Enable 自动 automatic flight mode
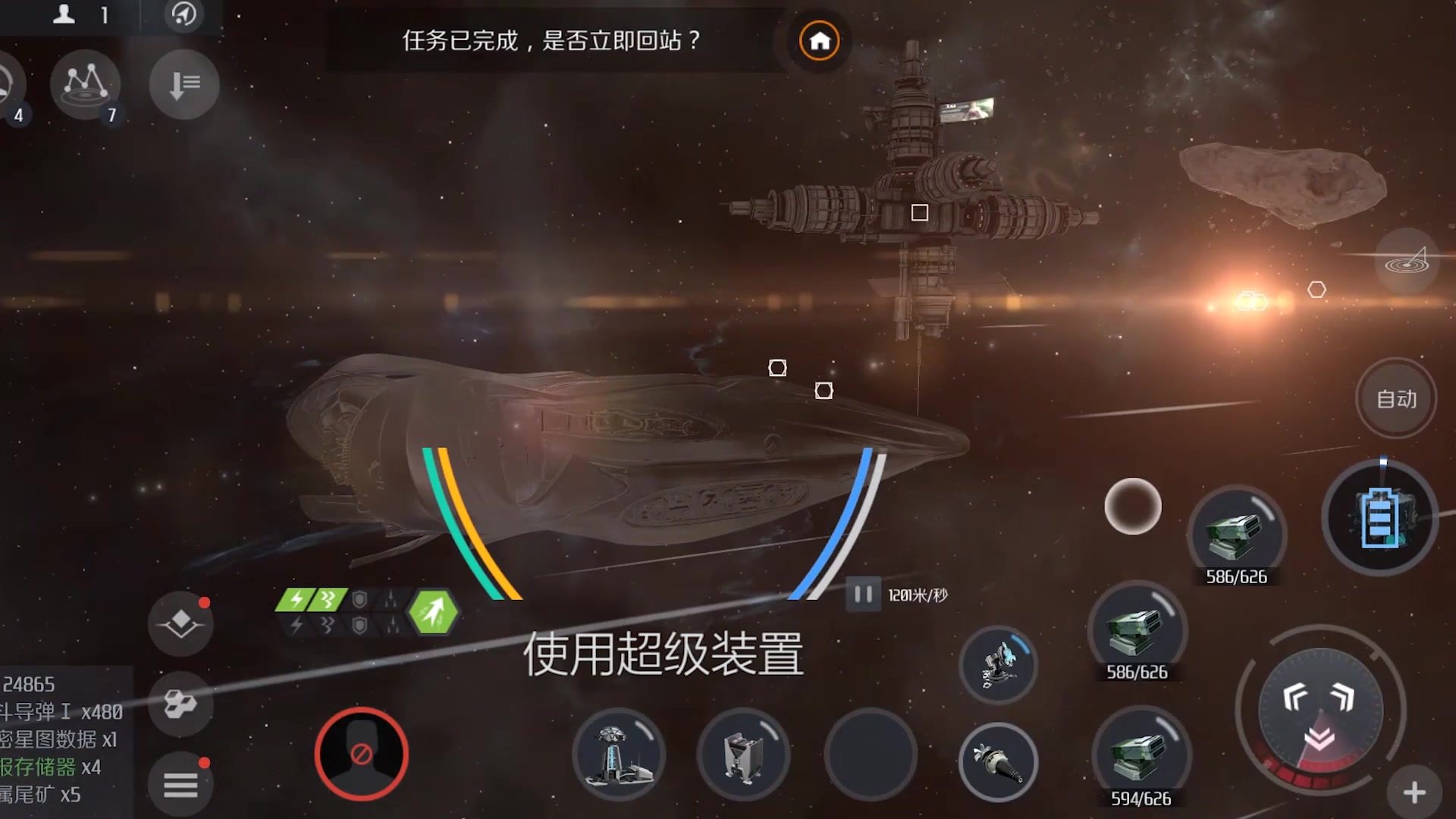This screenshot has width=1456, height=819. [x=1395, y=397]
